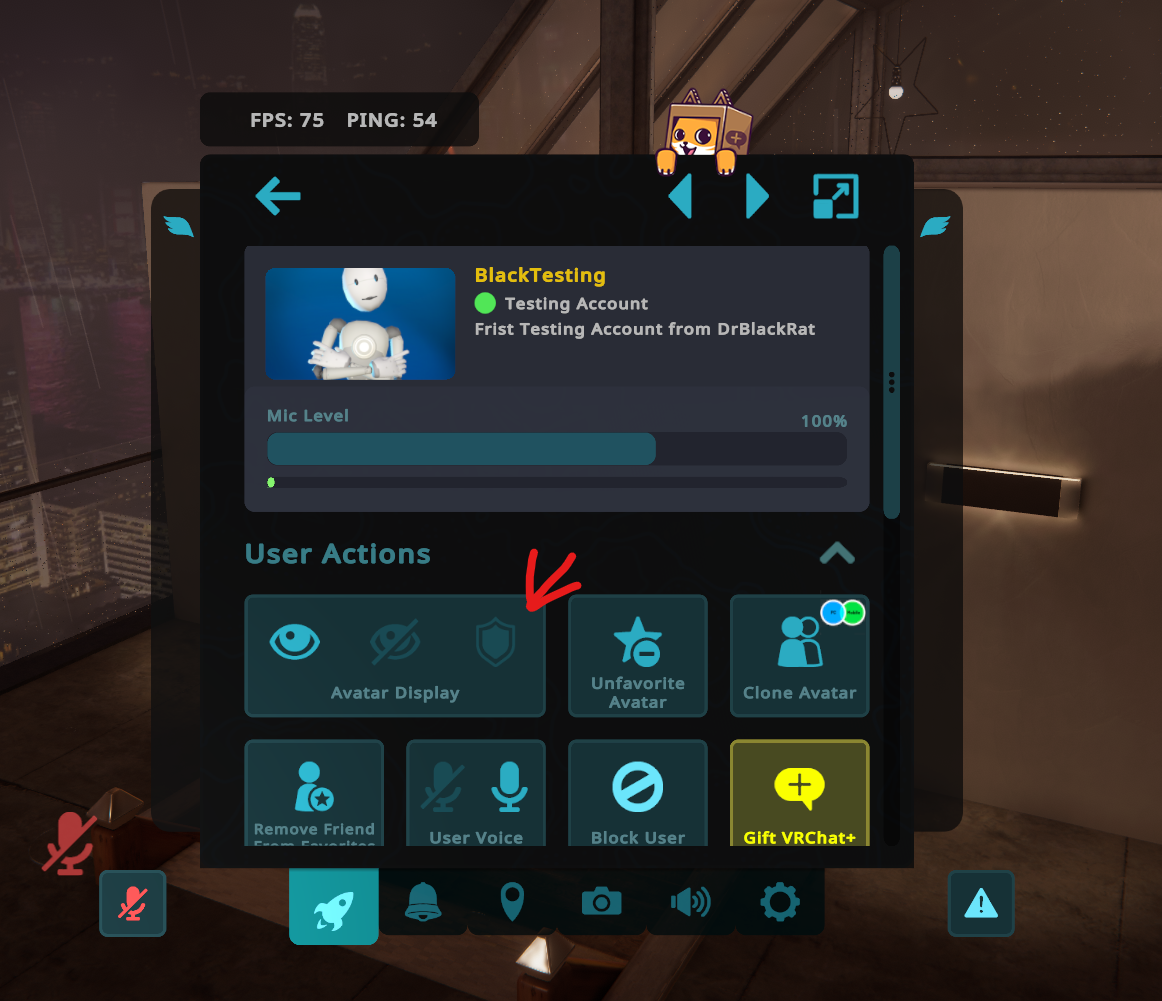The height and width of the screenshot is (1001, 1162).
Task: Show avatar using the open eye icon
Action: click(x=295, y=642)
